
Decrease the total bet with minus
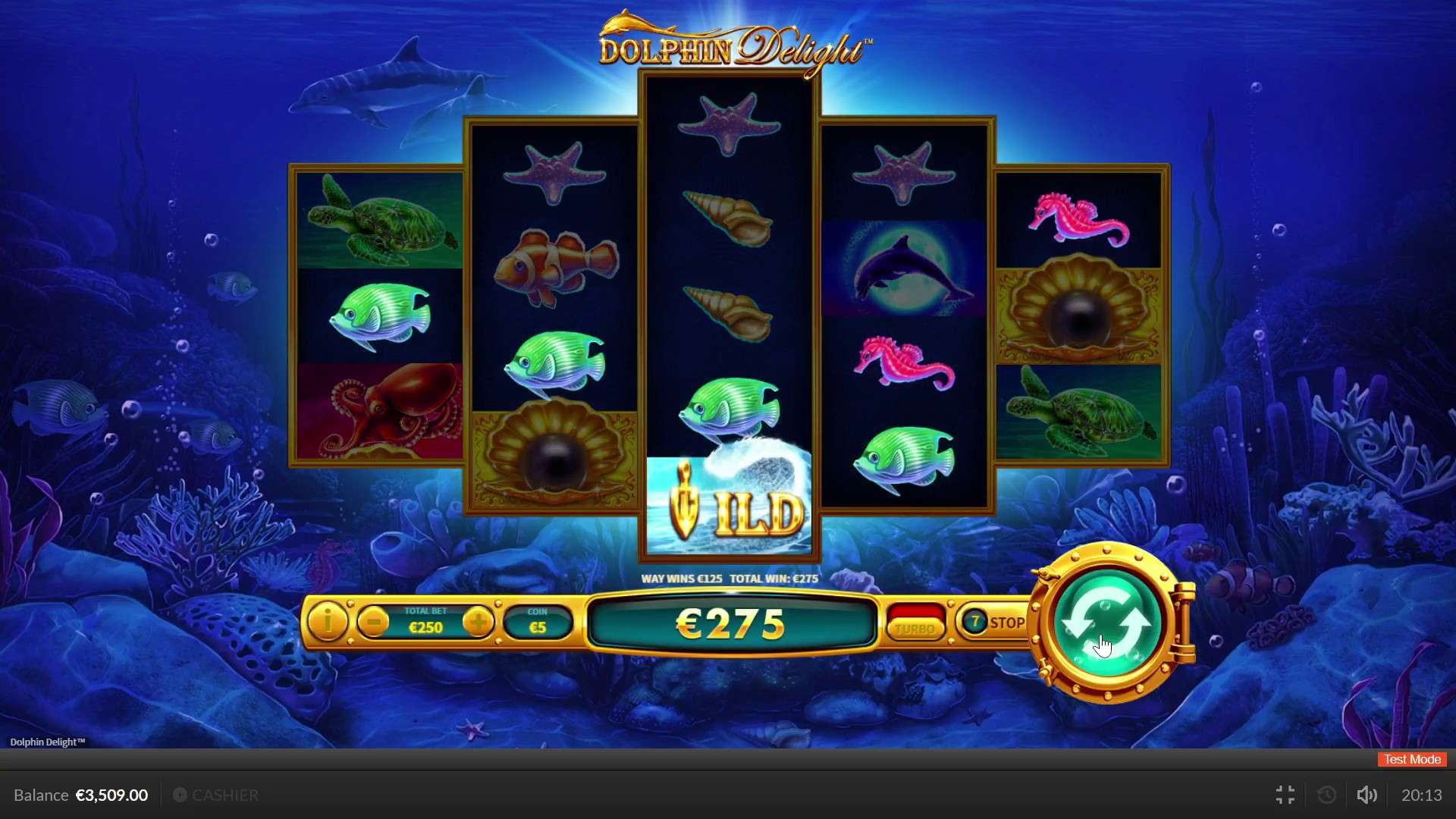tap(373, 623)
